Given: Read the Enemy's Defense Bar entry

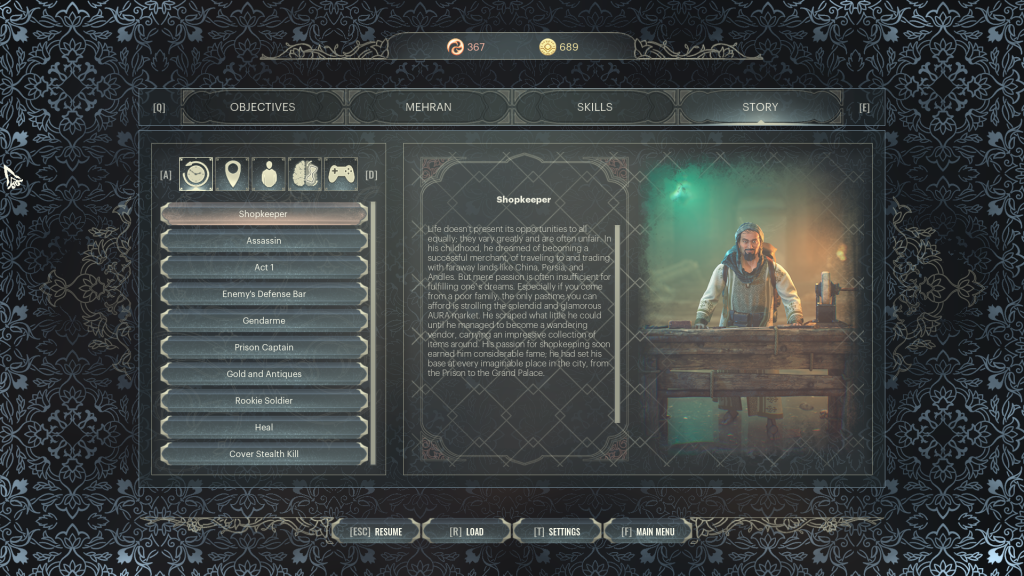Looking at the screenshot, I should [264, 295].
